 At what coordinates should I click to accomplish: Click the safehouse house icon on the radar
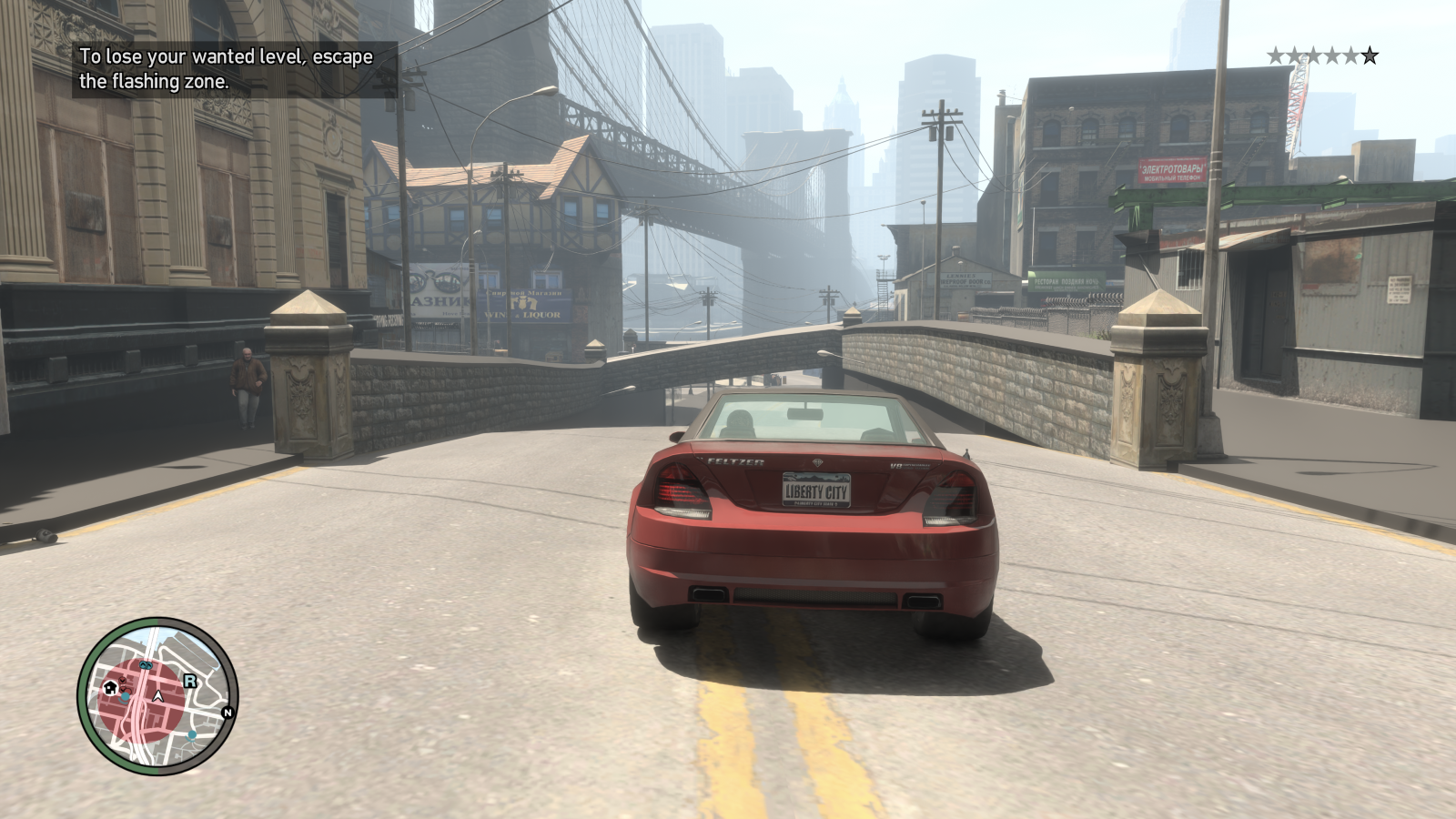[x=109, y=688]
